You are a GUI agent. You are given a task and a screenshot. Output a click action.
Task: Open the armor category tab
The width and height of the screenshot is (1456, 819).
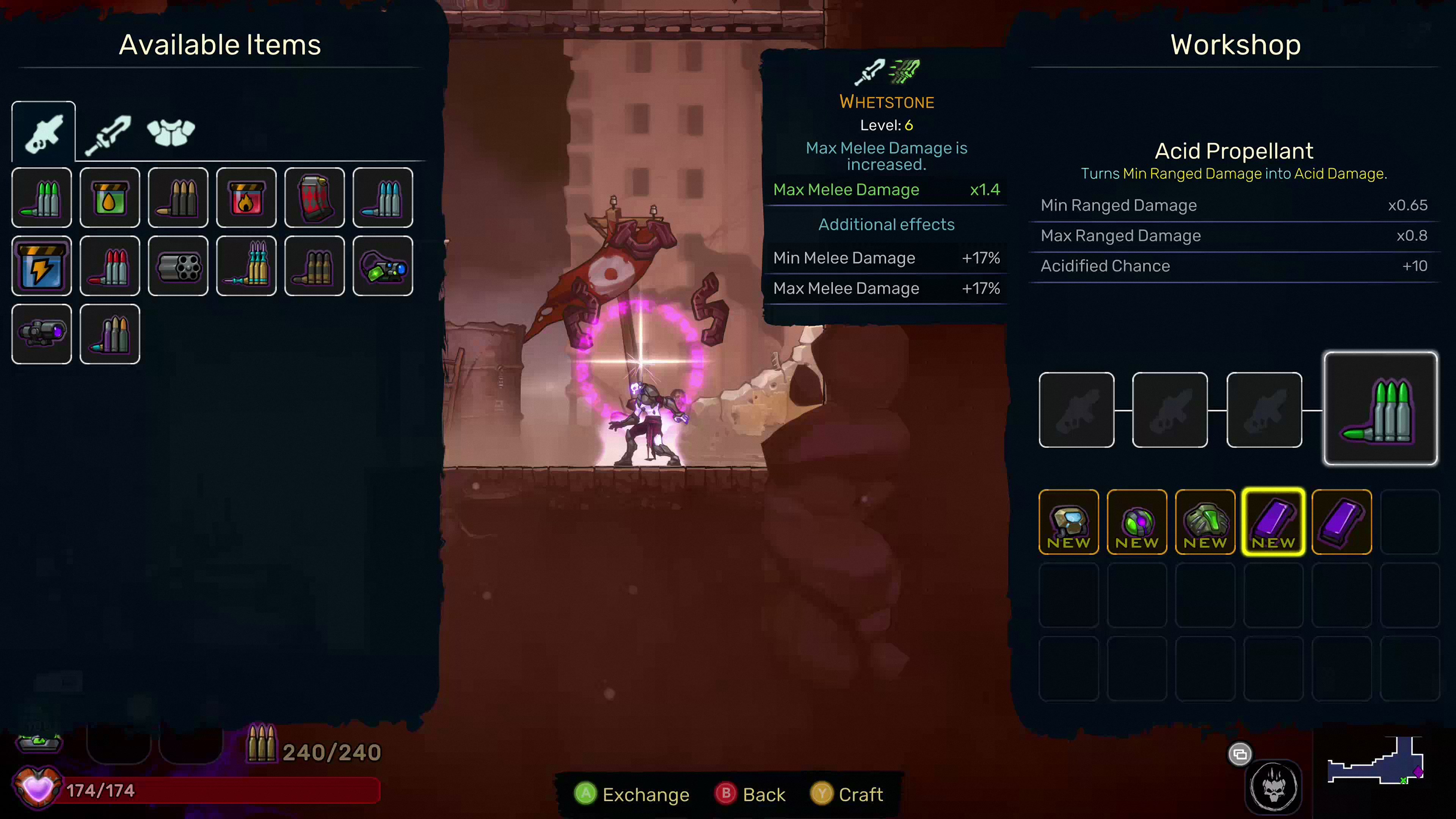tap(171, 133)
